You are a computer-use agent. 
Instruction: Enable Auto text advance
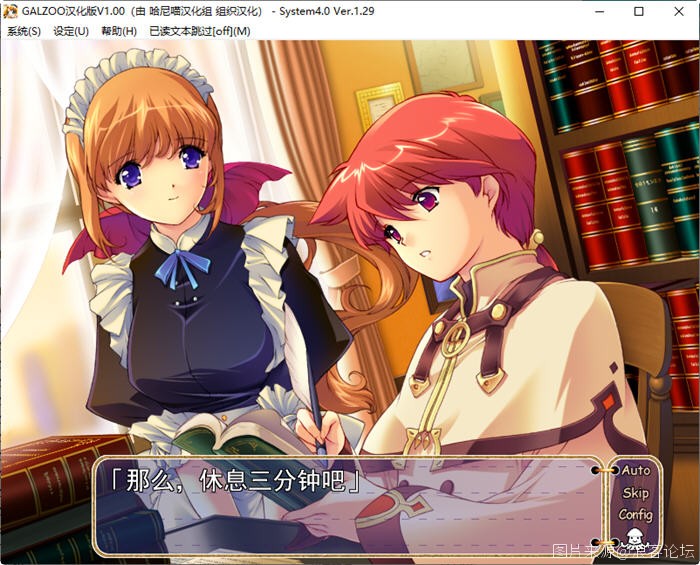pos(635,470)
